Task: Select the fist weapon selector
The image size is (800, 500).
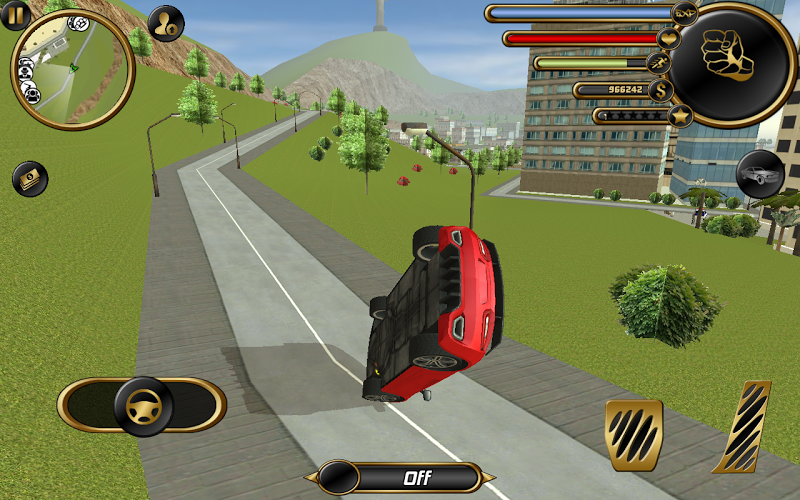Action: point(729,56)
